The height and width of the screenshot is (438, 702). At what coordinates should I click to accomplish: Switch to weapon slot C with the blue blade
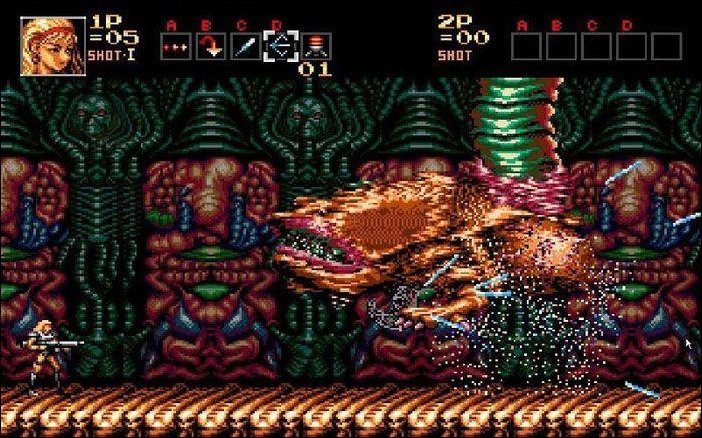[244, 47]
